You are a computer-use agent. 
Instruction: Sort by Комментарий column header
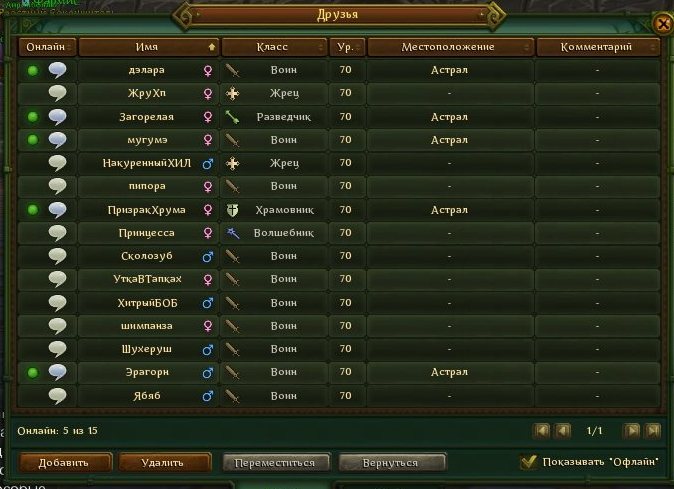(x=596, y=47)
